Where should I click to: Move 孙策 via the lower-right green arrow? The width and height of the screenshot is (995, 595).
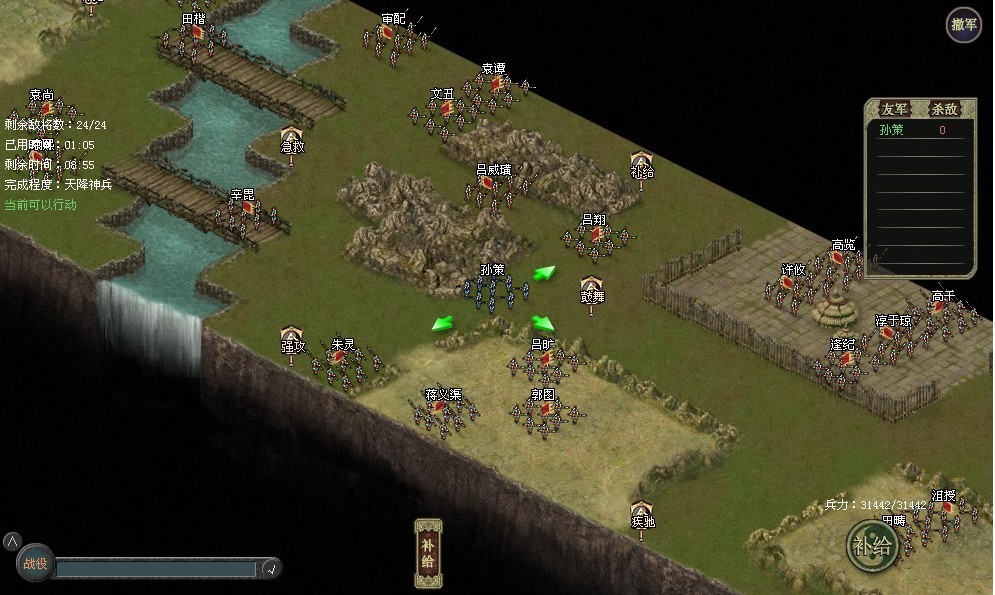coord(543,323)
